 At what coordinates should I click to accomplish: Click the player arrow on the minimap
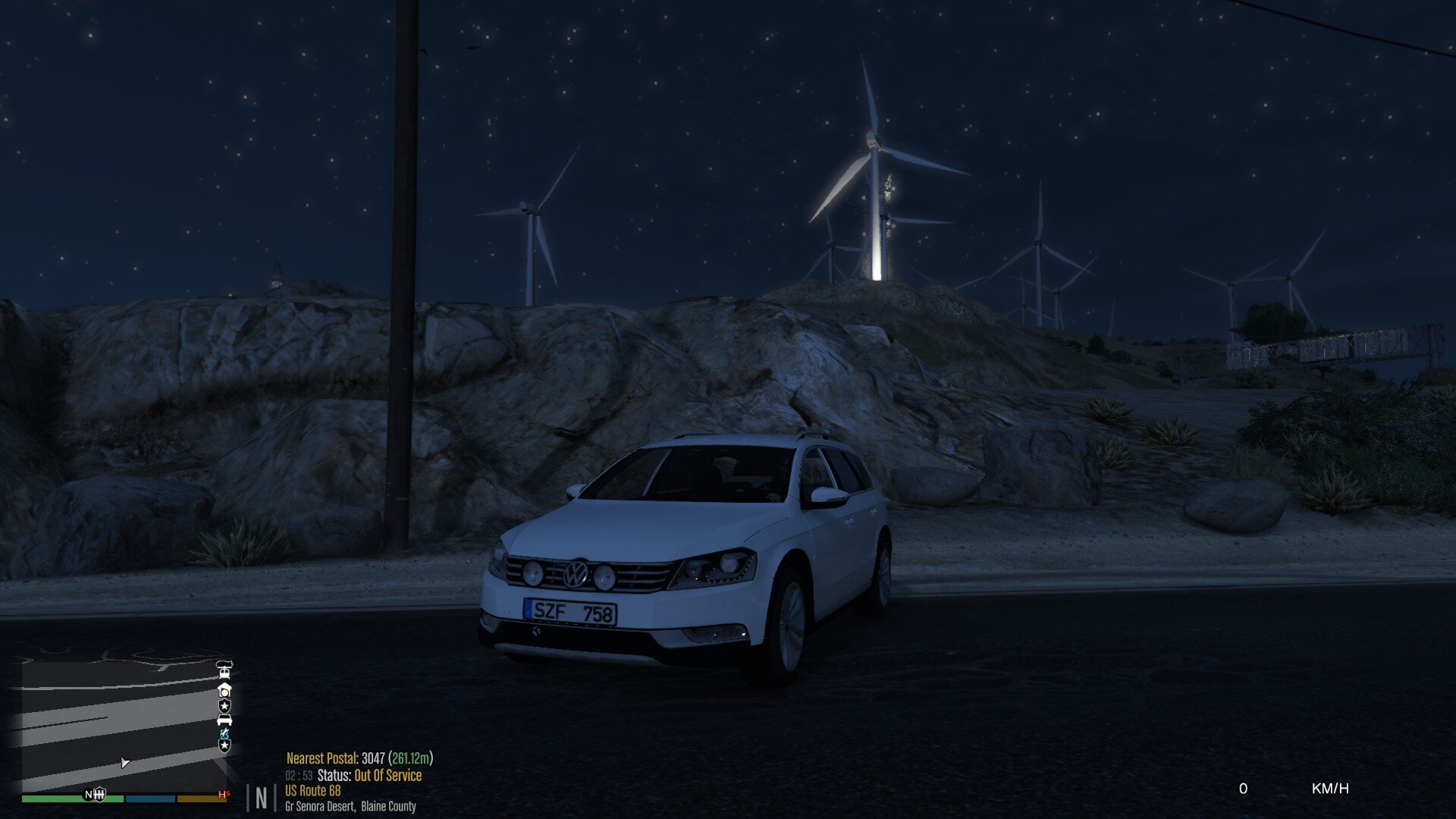coord(125,762)
